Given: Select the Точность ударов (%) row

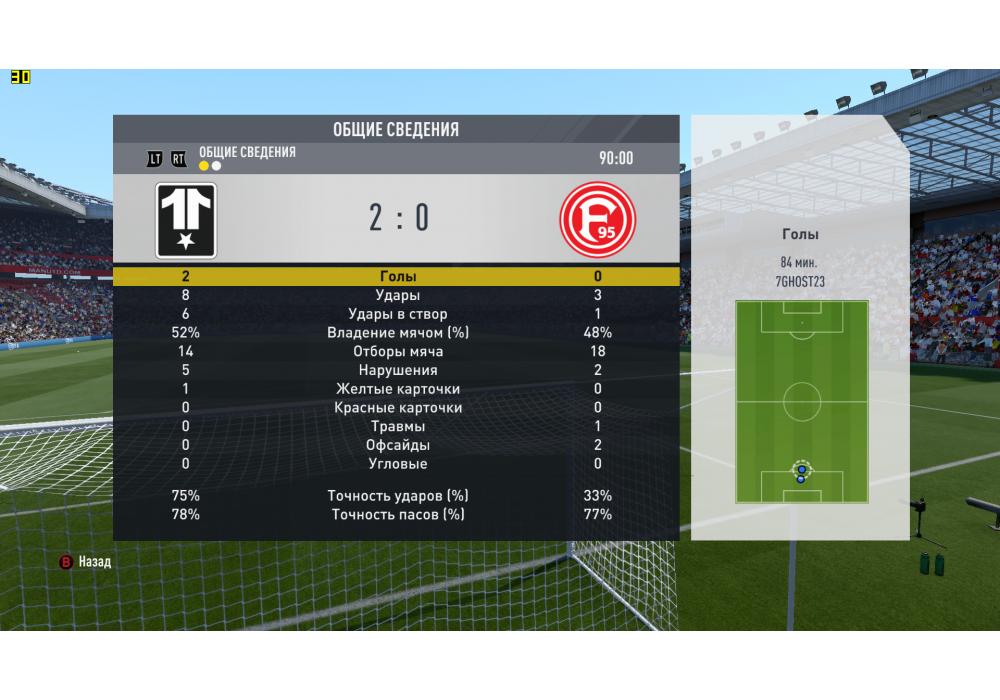Looking at the screenshot, I should click(397, 495).
